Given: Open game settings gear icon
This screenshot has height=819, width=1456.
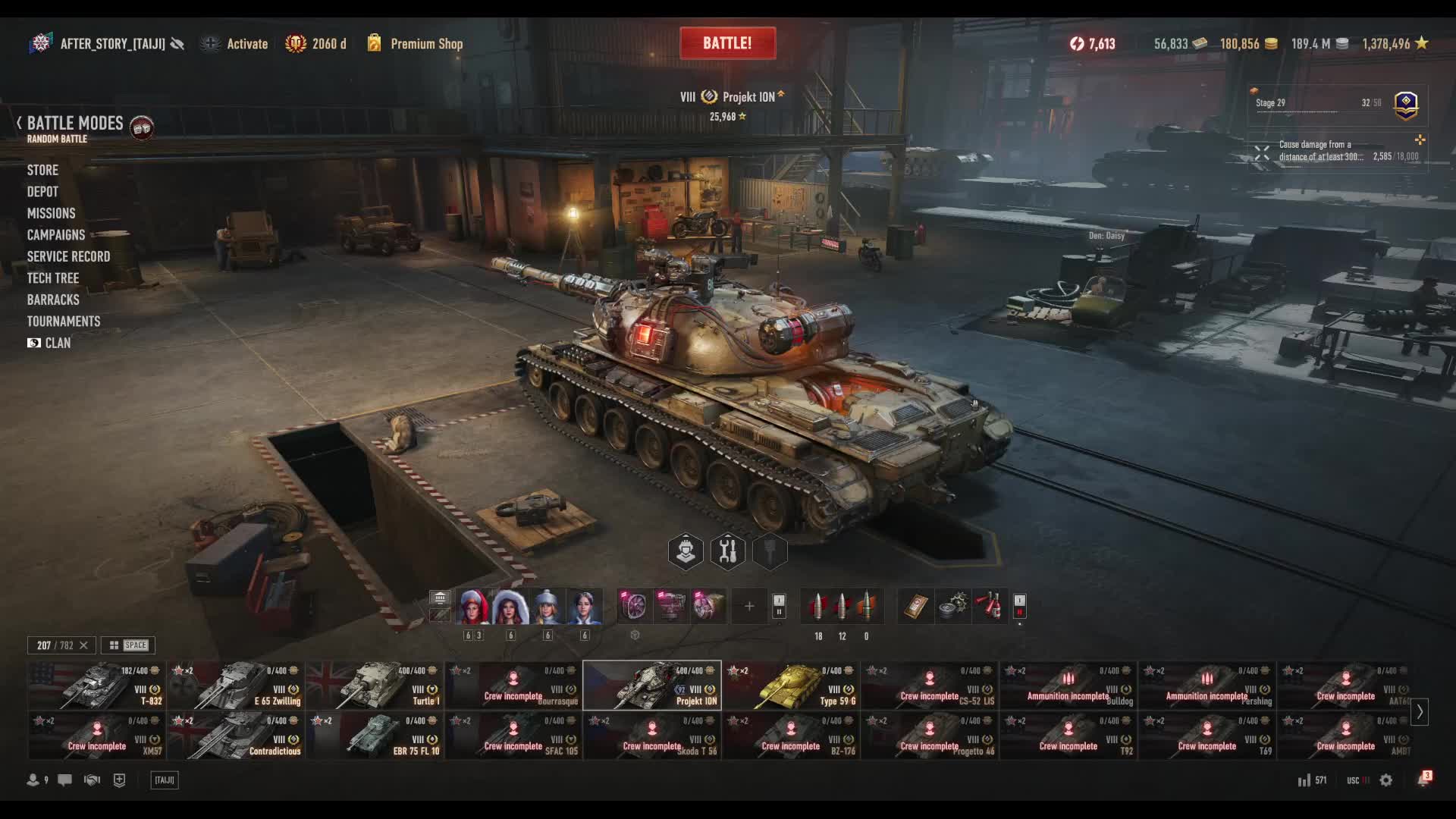Looking at the screenshot, I should point(1385,780).
